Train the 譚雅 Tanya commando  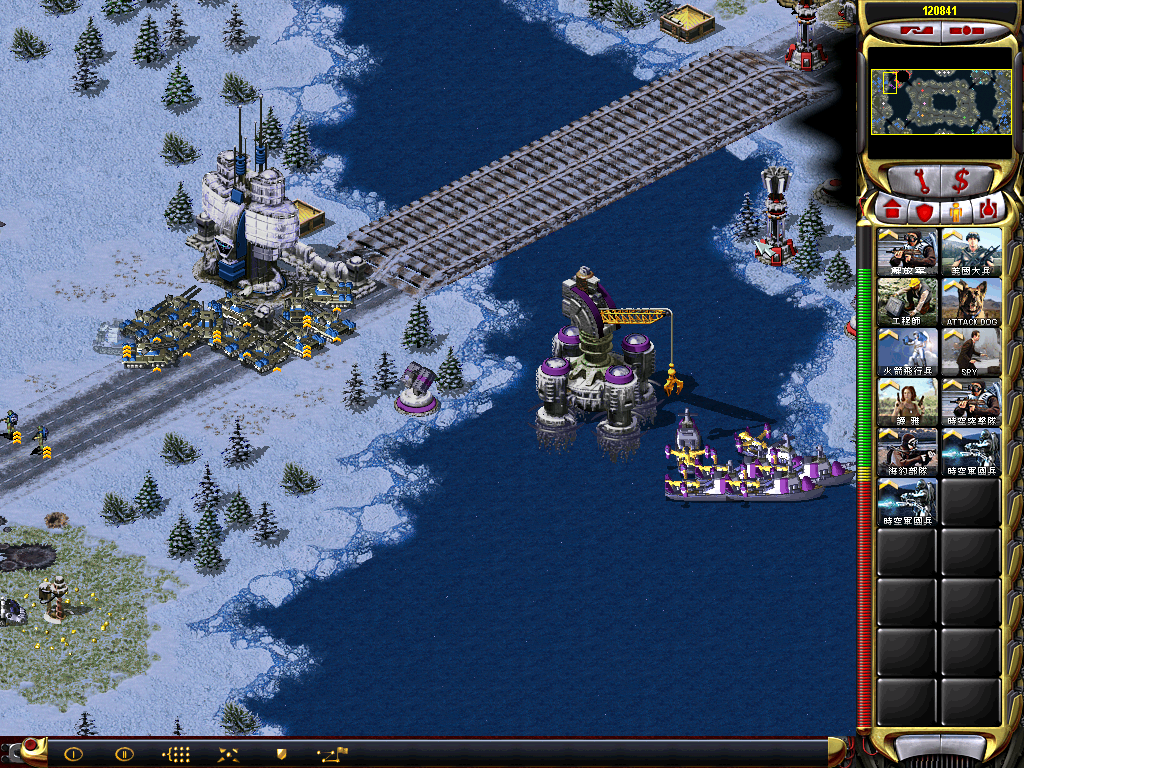click(x=907, y=402)
